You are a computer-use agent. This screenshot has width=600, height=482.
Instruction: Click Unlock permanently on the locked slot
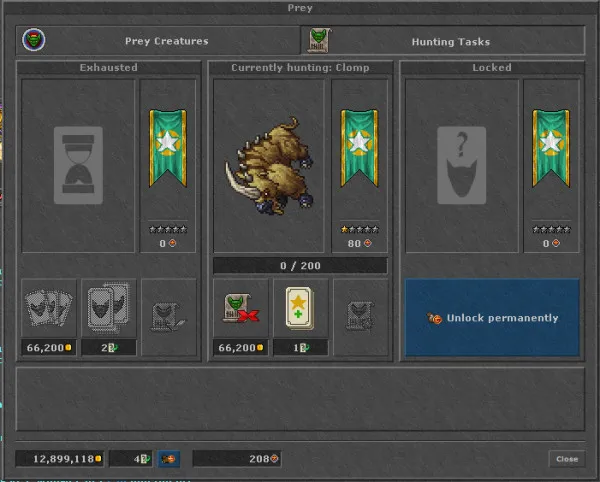[x=492, y=318]
